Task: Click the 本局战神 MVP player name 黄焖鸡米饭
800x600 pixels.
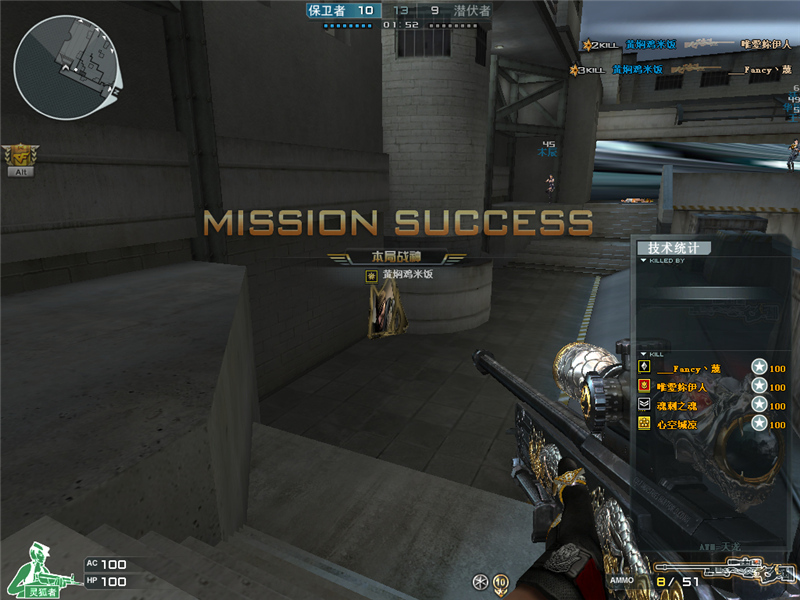Action: coord(408,274)
